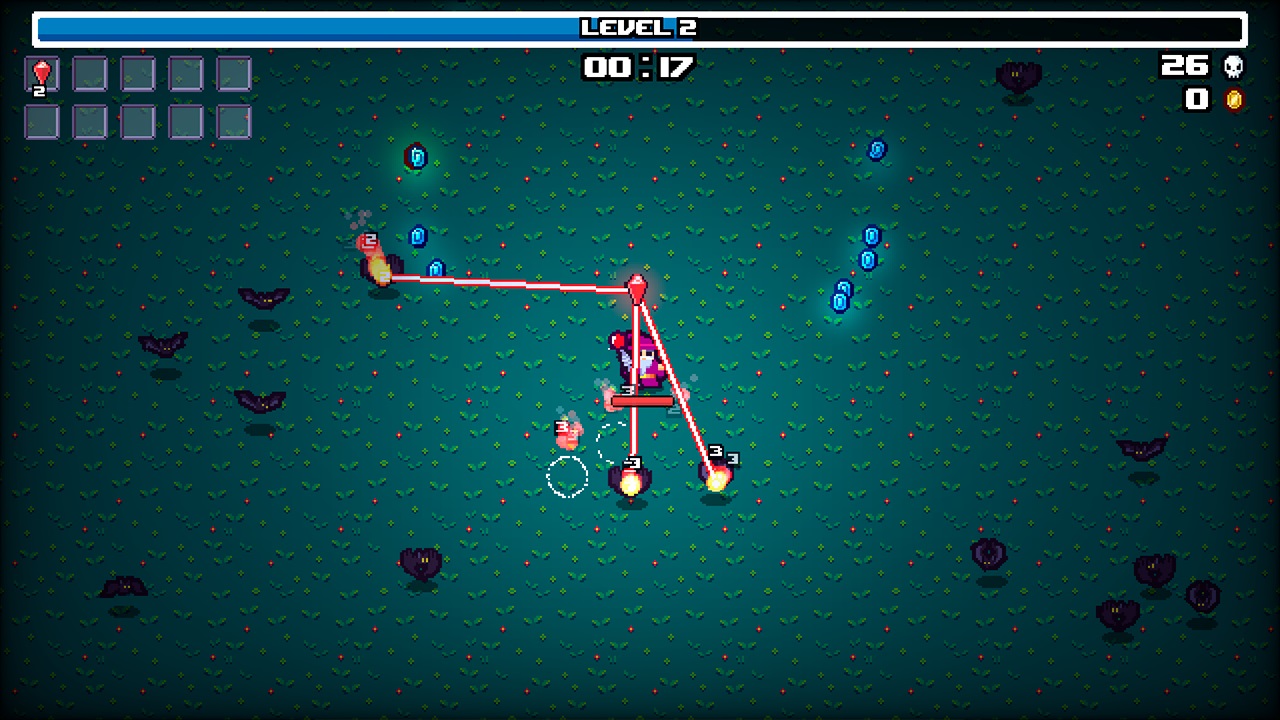This screenshot has height=720, width=1280.
Task: Select the red spear weapon in slot one
Action: [42, 75]
